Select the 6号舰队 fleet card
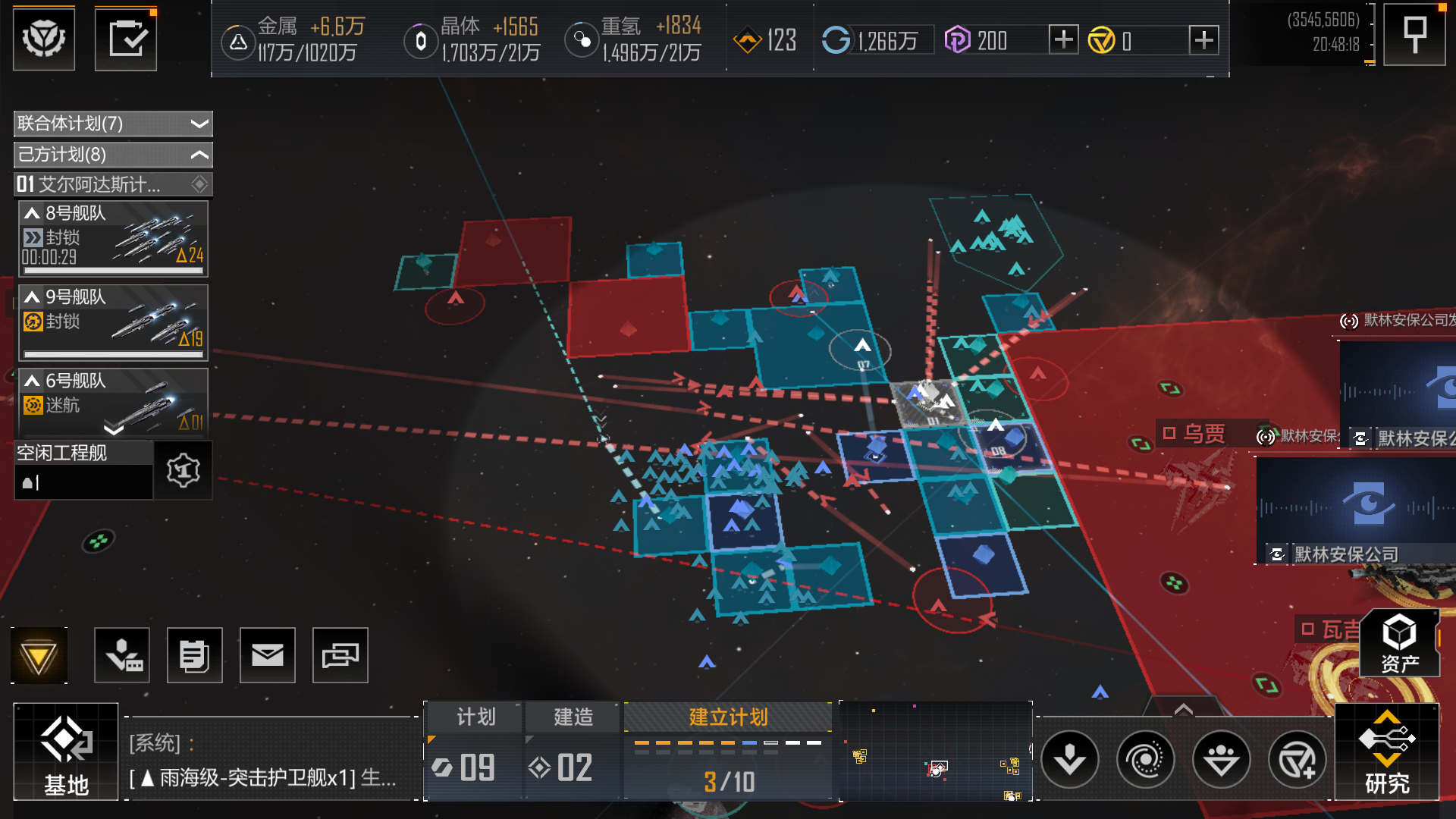Viewport: 1456px width, 819px height. click(x=113, y=402)
